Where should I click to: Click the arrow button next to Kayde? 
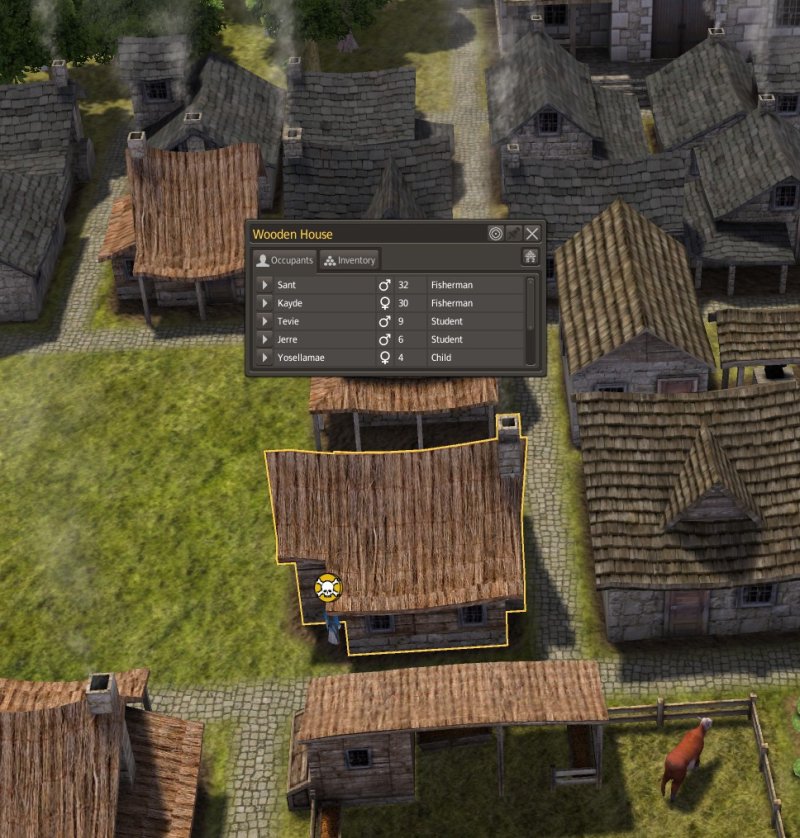click(x=265, y=303)
